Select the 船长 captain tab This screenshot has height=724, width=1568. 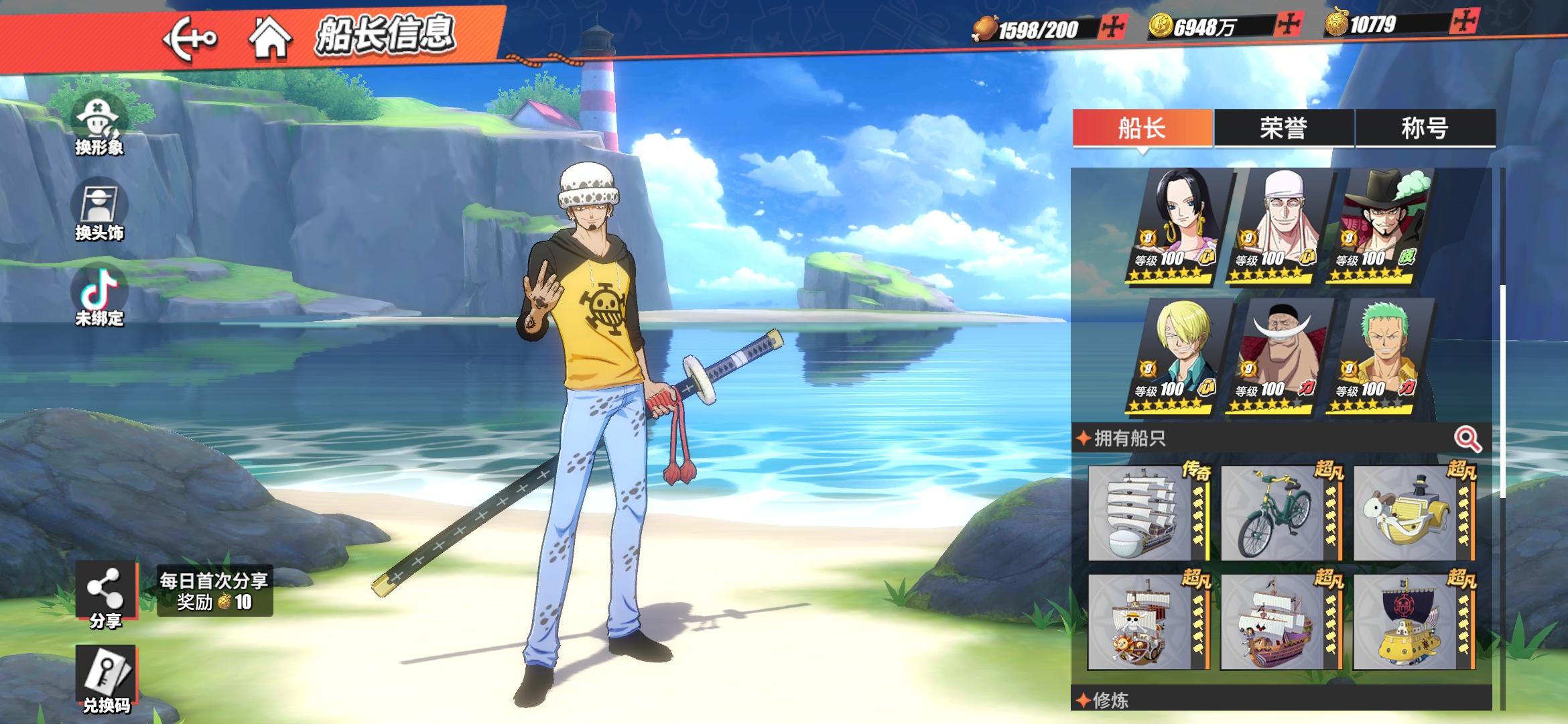(x=1142, y=127)
